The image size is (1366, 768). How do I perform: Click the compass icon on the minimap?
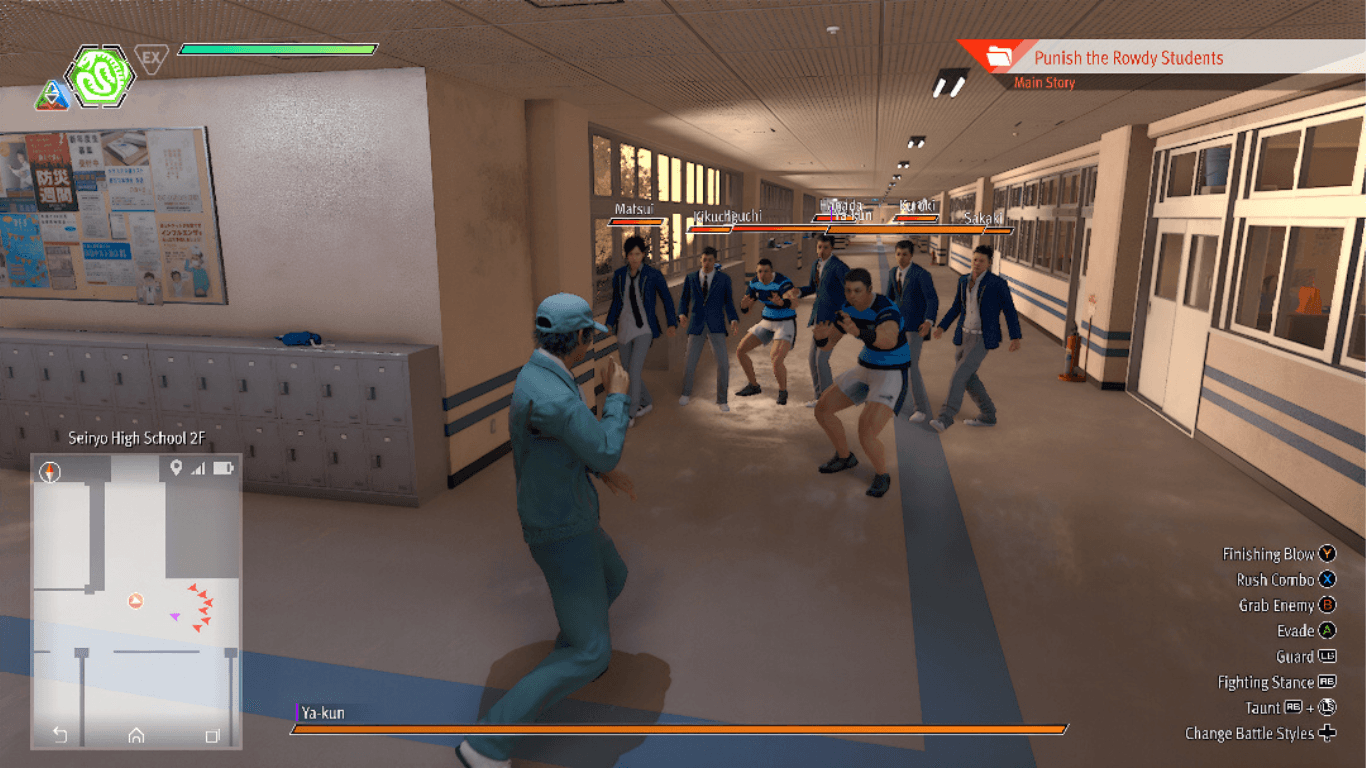coord(48,471)
